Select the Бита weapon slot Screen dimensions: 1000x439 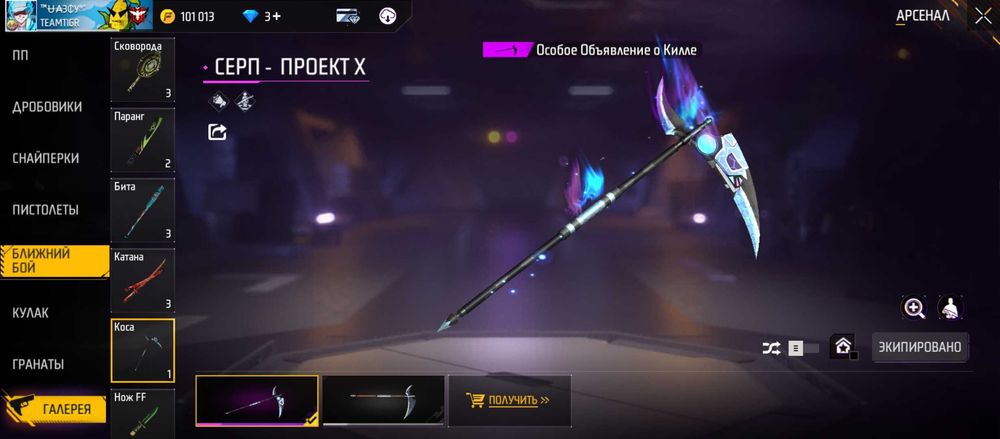142,210
